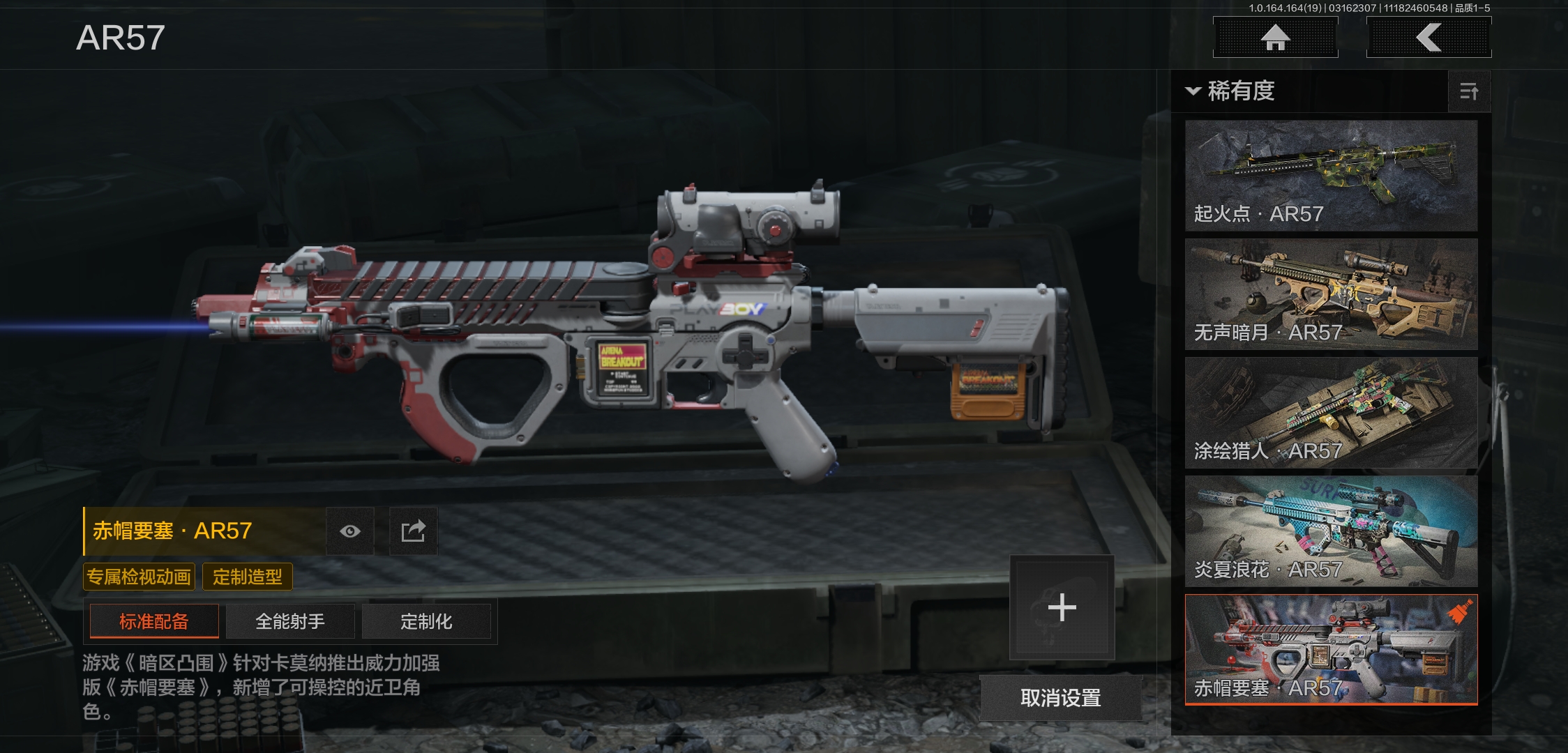
Task: Switch to the 标准配备 tab
Action: (x=154, y=621)
